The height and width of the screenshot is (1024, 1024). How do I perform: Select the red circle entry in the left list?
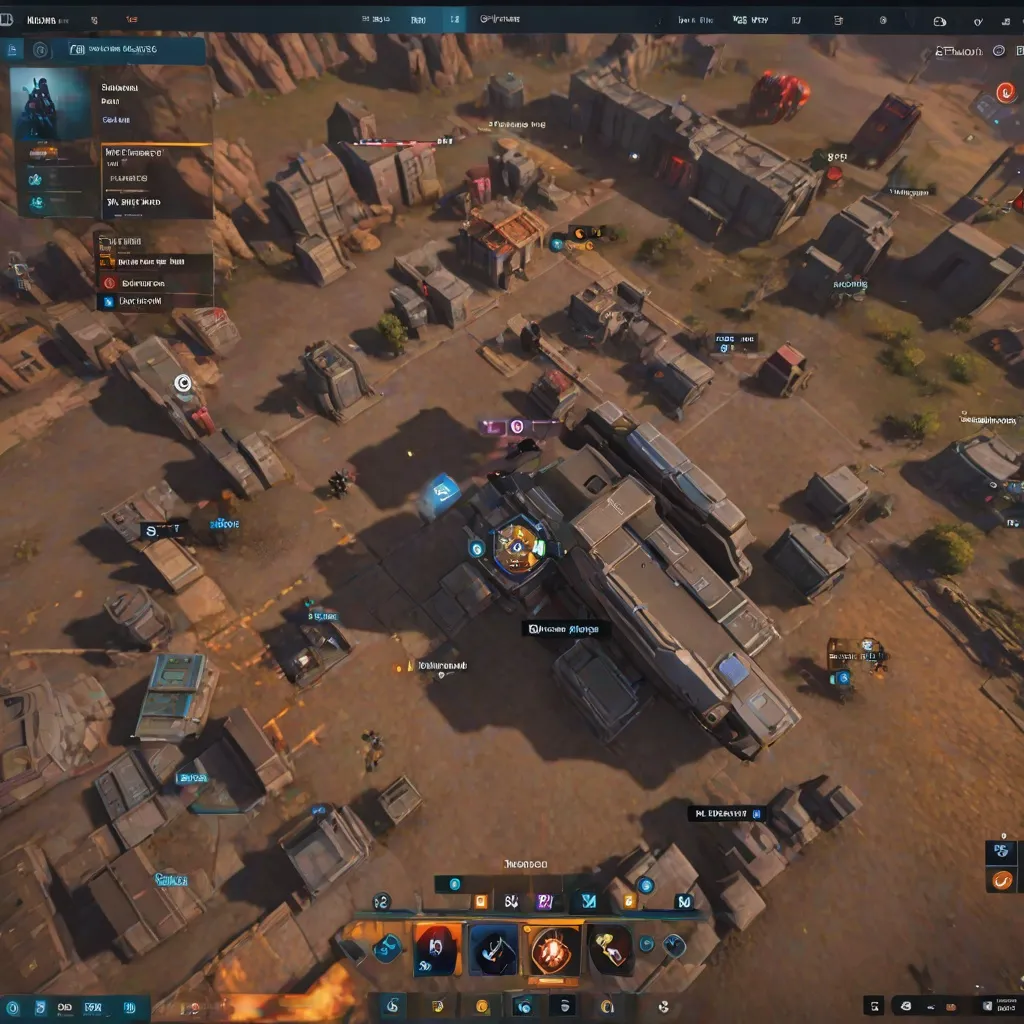pyautogui.click(x=108, y=283)
